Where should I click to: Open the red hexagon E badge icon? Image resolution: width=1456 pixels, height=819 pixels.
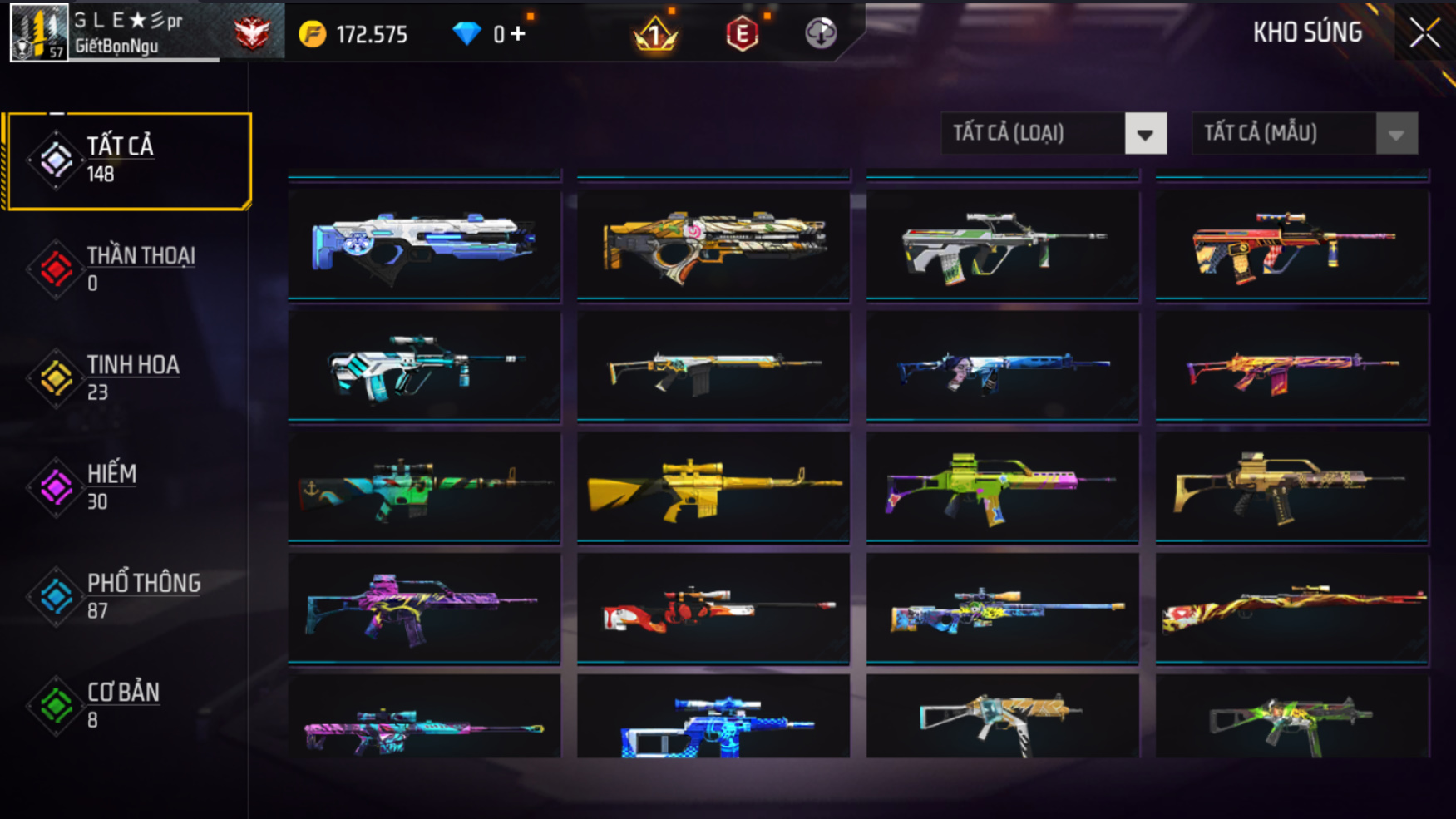coord(742,34)
